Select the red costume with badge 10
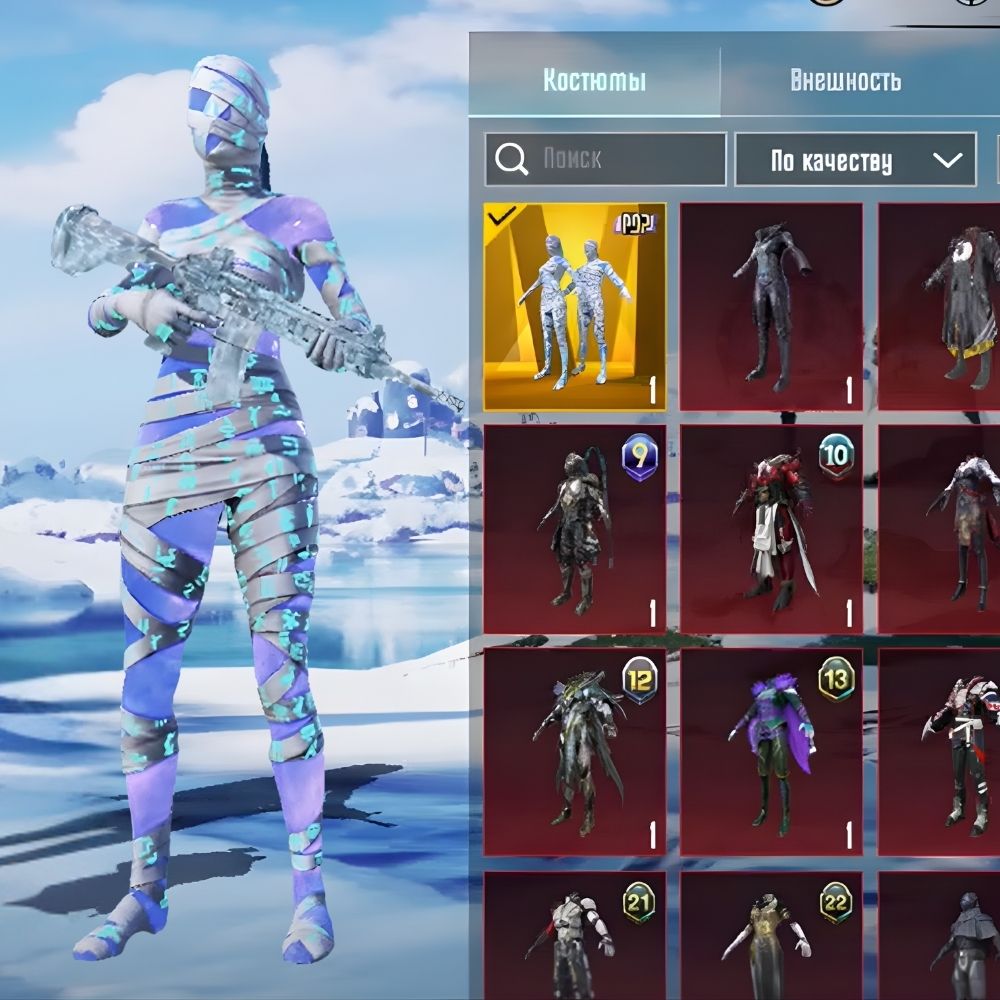 (771, 530)
